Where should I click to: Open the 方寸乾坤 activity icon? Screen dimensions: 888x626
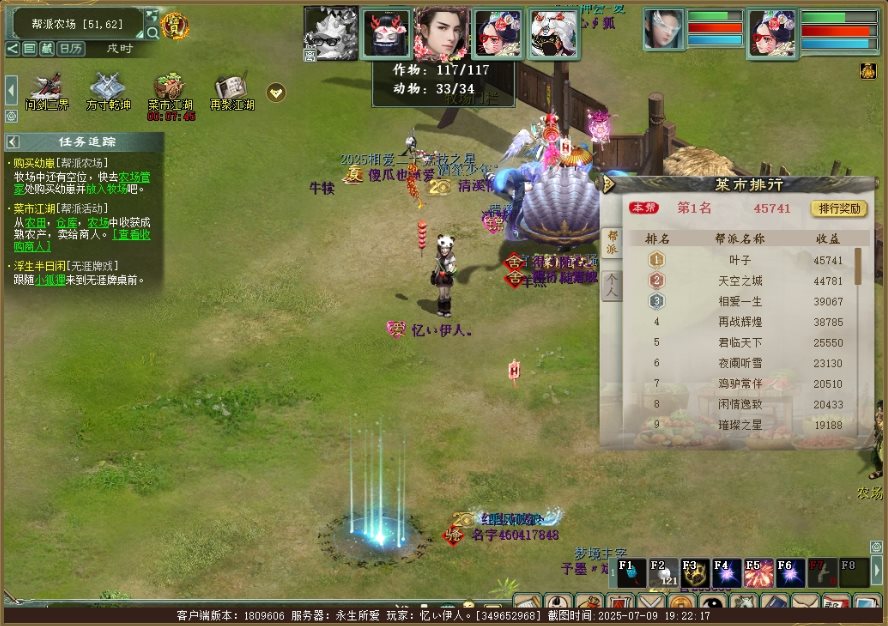(107, 88)
